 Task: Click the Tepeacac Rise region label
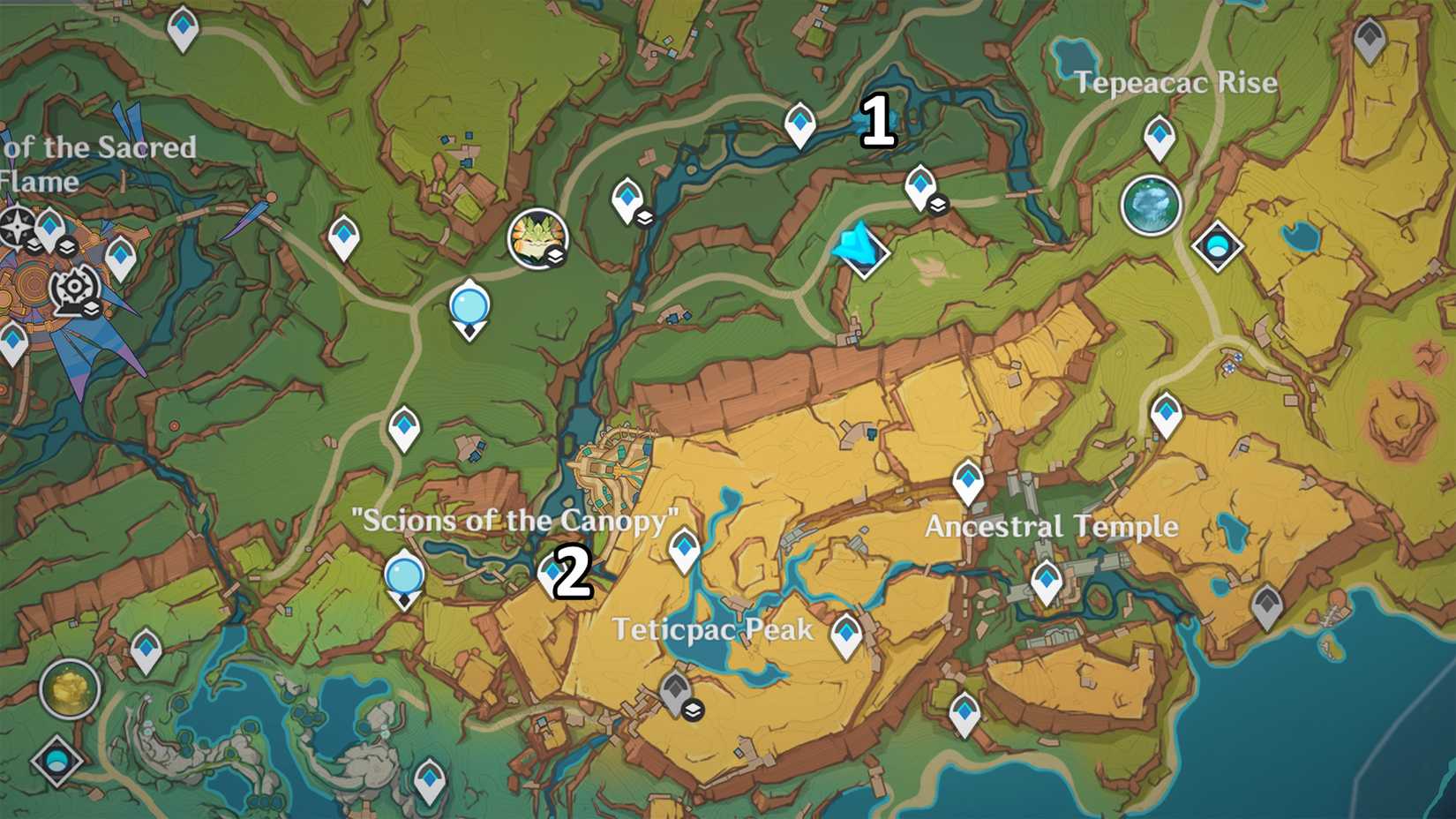point(1177,82)
